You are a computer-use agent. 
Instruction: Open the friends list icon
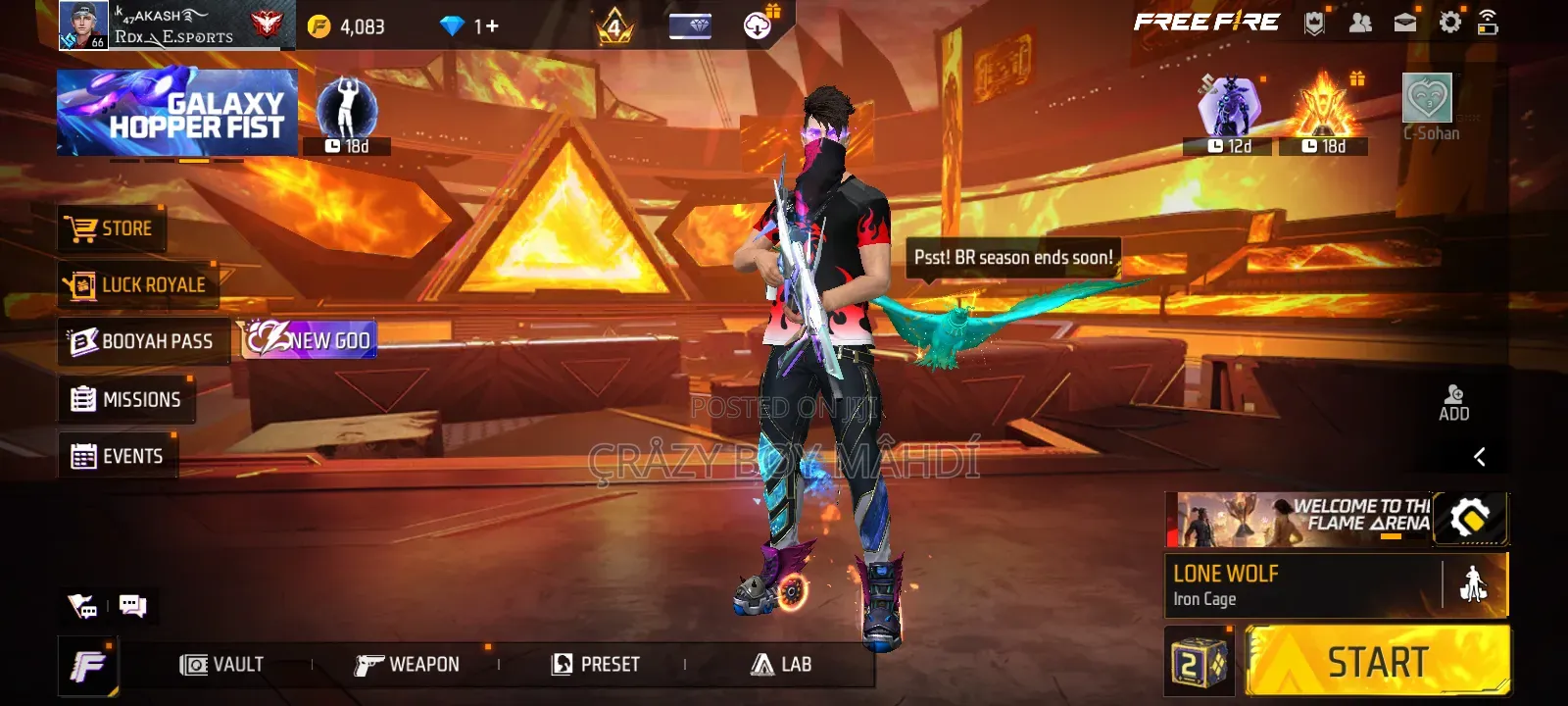1360,23
